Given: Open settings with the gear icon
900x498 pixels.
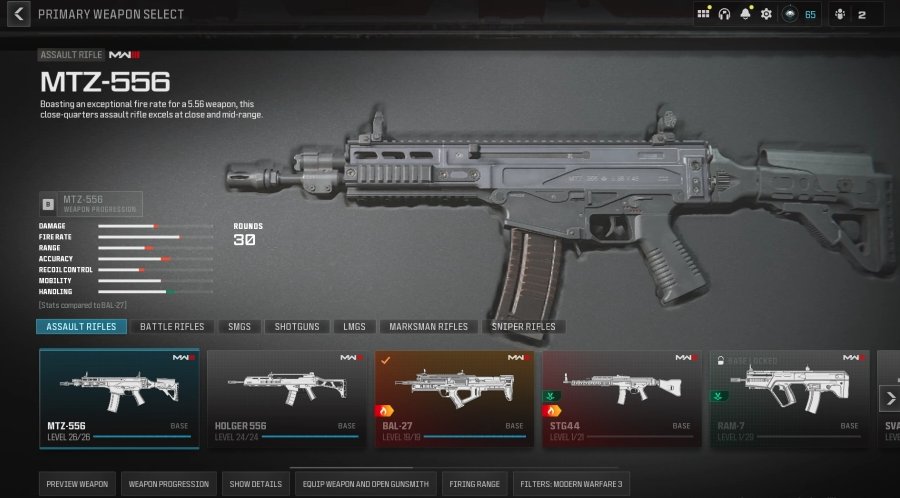Looking at the screenshot, I should click(766, 14).
